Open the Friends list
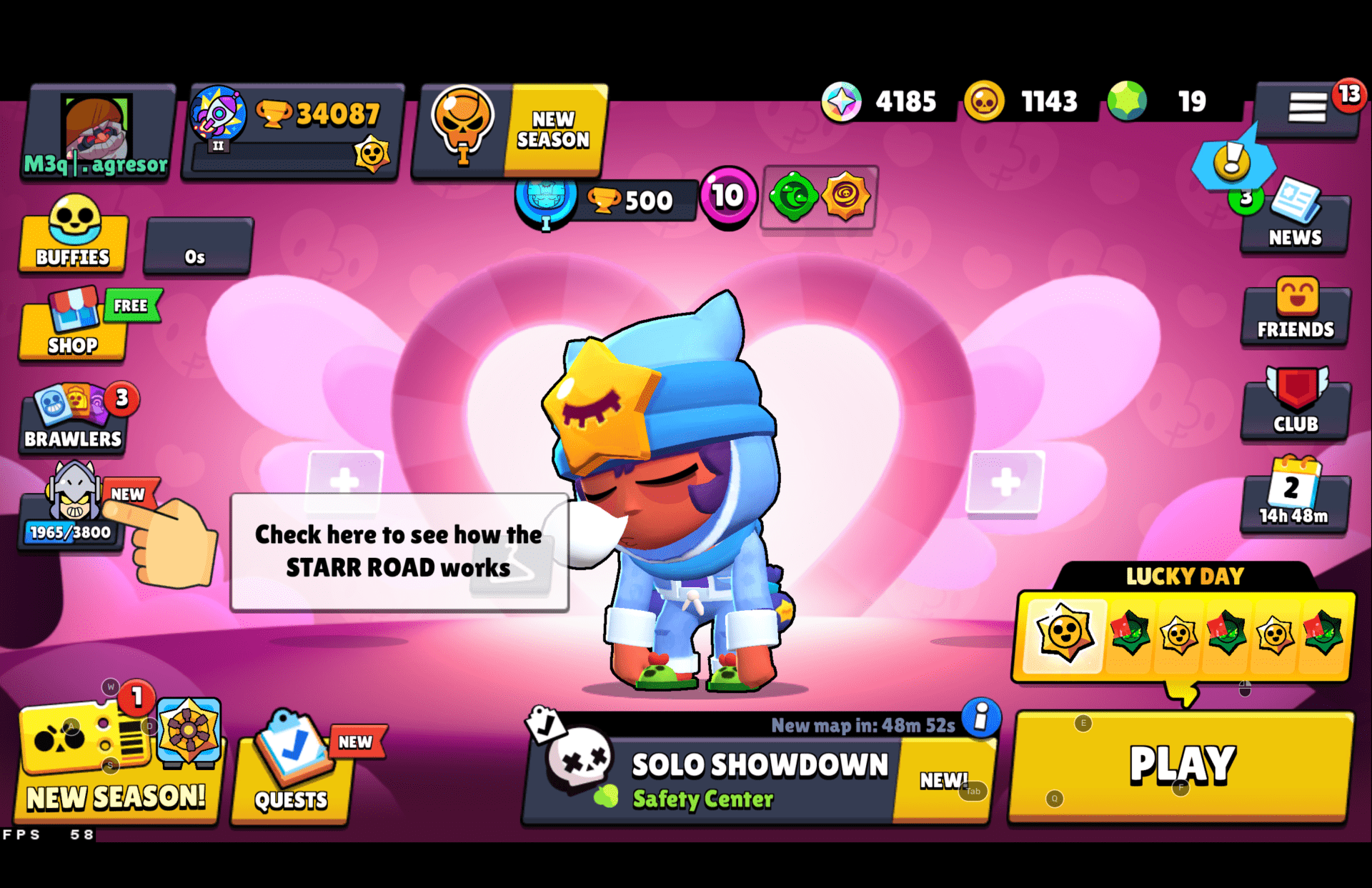 1295,314
